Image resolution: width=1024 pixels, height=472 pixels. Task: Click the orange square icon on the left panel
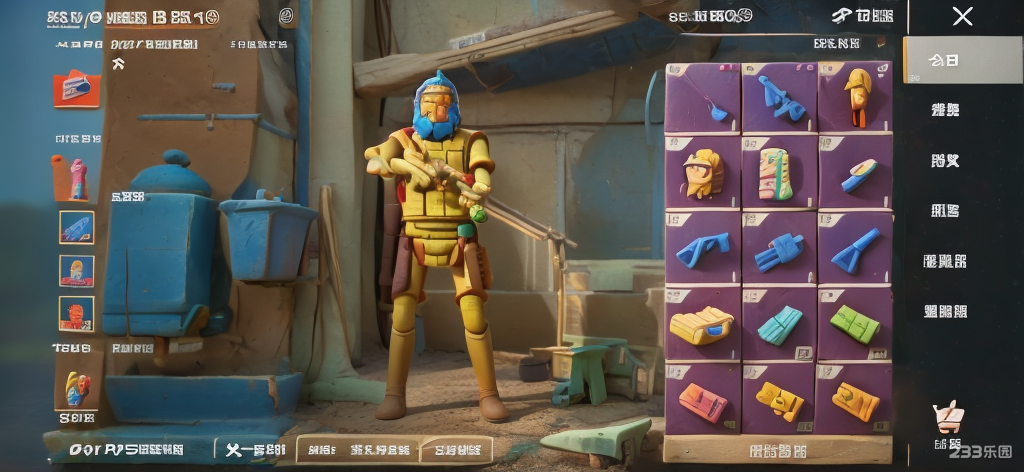pyautogui.click(x=76, y=89)
